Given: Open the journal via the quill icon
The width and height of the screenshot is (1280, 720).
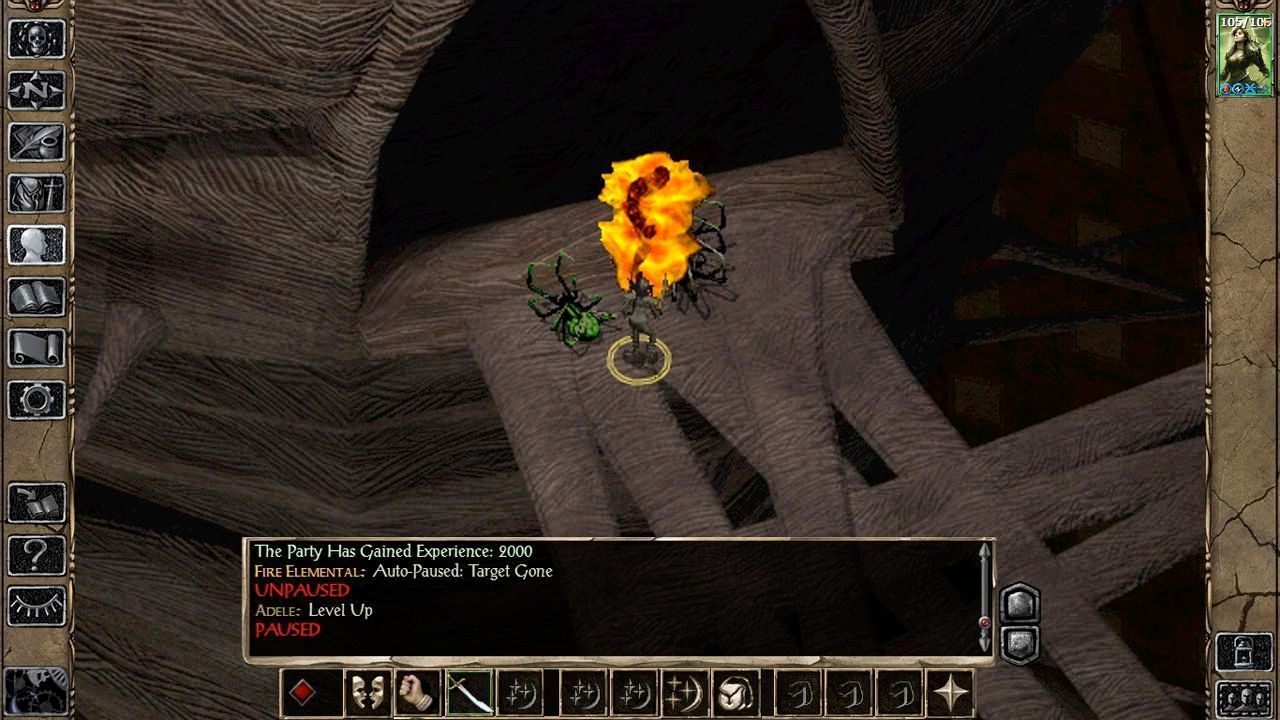Looking at the screenshot, I should (x=37, y=142).
